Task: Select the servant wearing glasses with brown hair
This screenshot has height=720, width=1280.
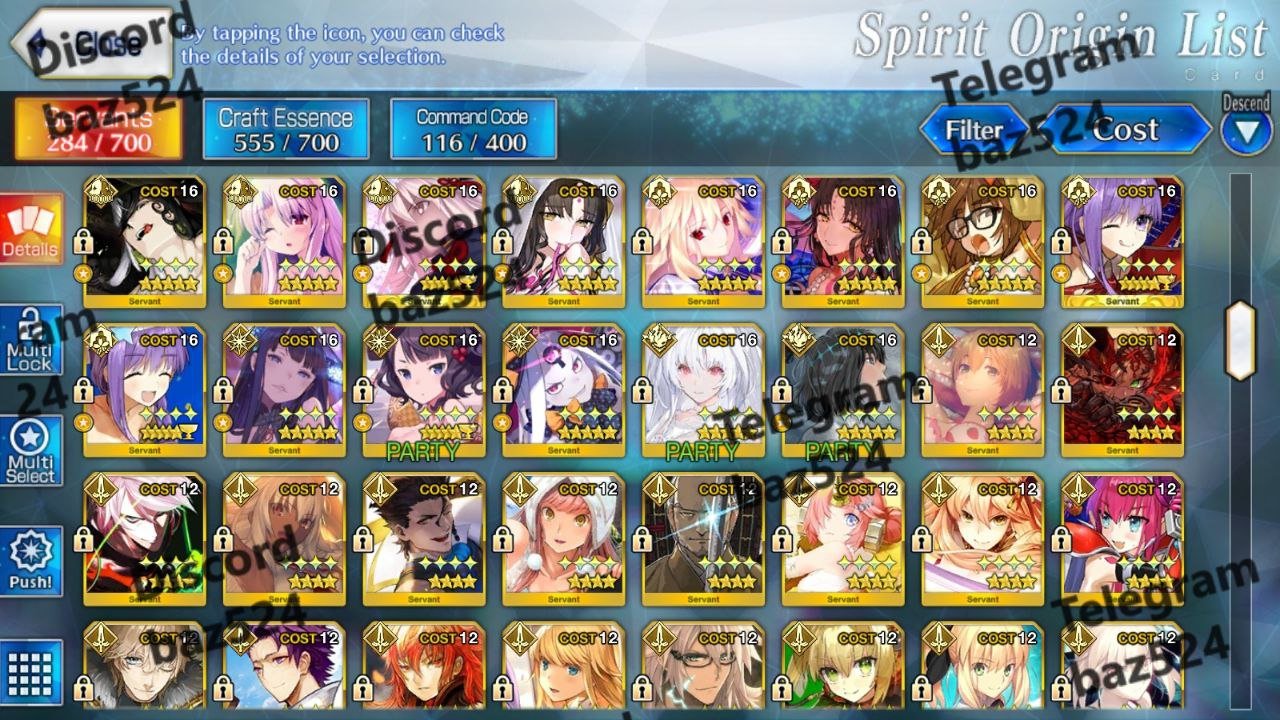Action: pyautogui.click(x=983, y=241)
